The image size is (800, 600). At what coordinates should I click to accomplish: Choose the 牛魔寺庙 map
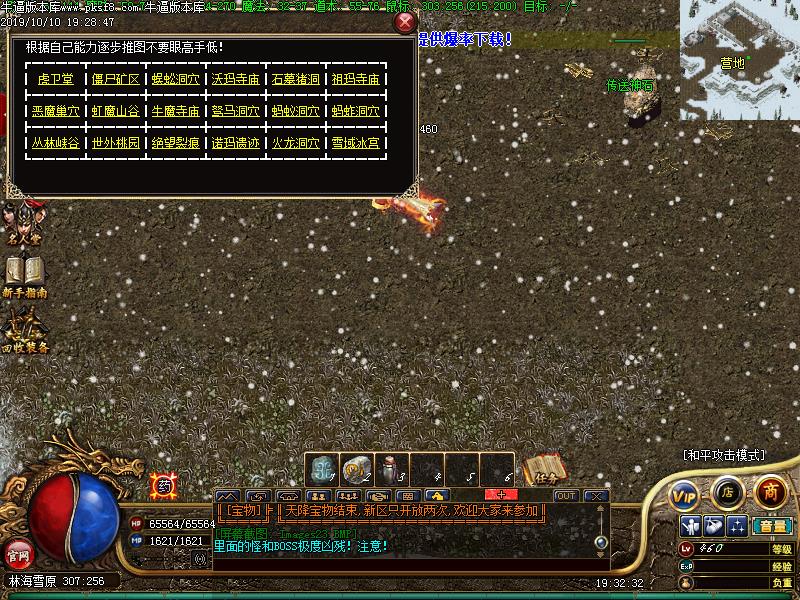coord(175,111)
